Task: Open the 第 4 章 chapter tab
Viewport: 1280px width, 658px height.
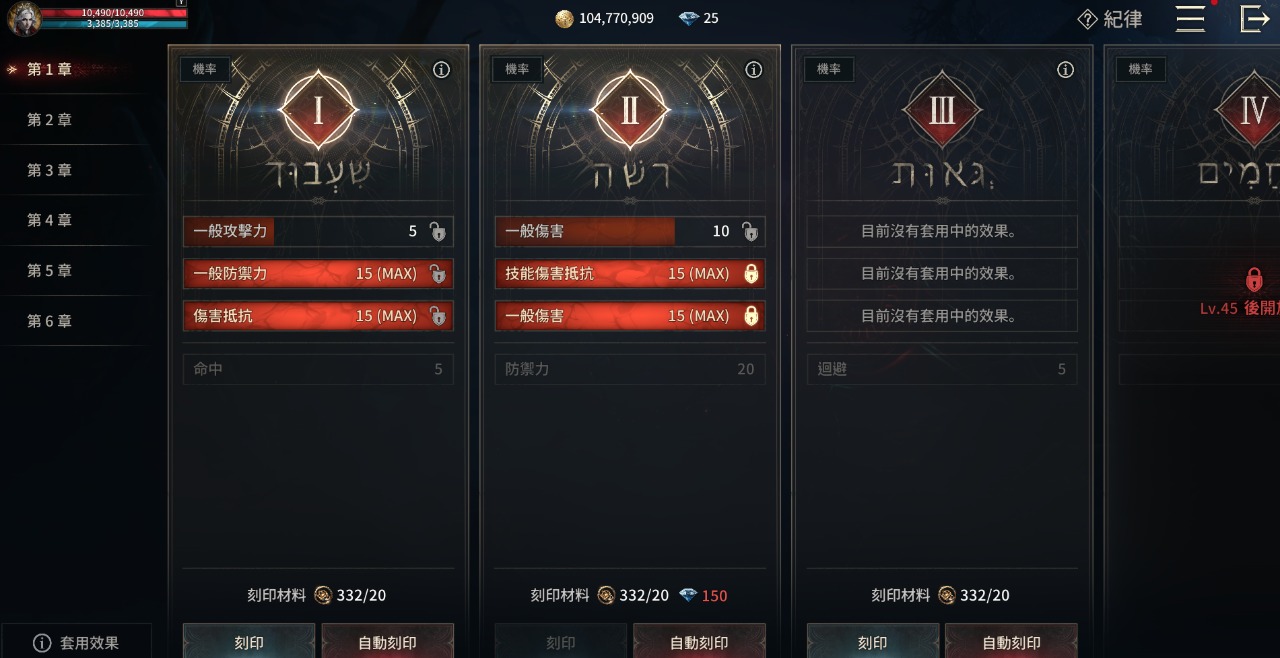Action: pos(50,220)
